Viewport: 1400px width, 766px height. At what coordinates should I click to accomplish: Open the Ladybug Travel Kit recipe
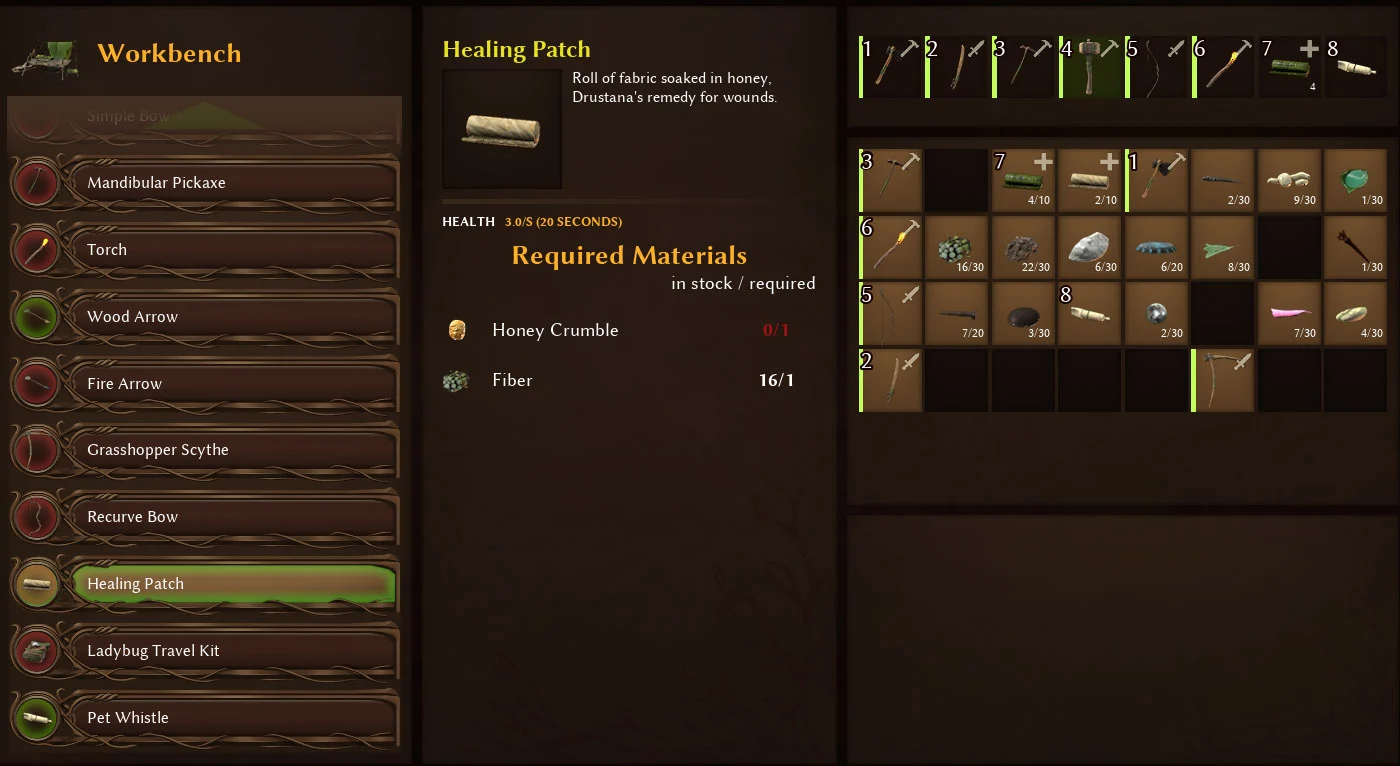click(x=204, y=650)
